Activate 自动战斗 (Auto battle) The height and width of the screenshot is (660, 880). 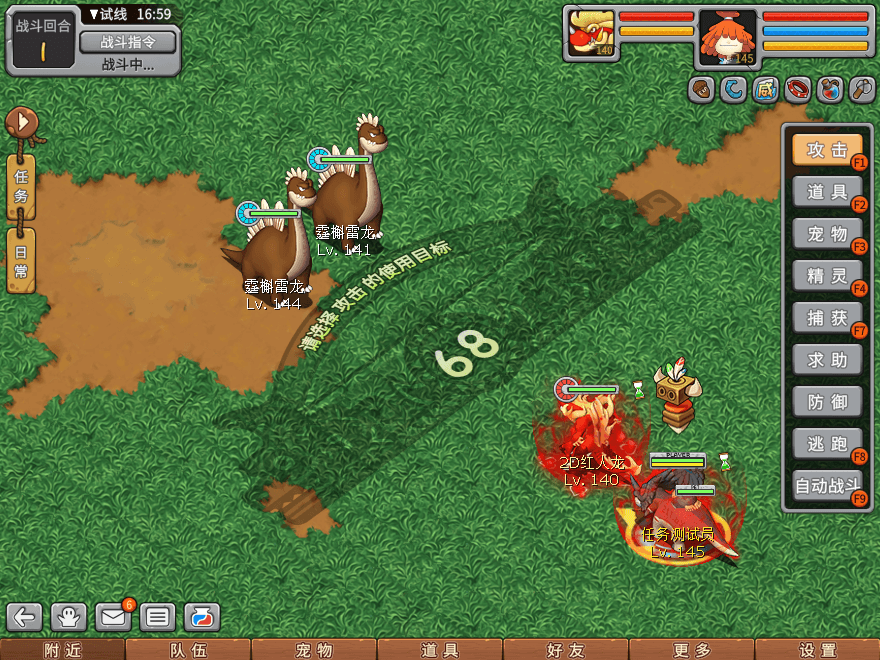826,487
